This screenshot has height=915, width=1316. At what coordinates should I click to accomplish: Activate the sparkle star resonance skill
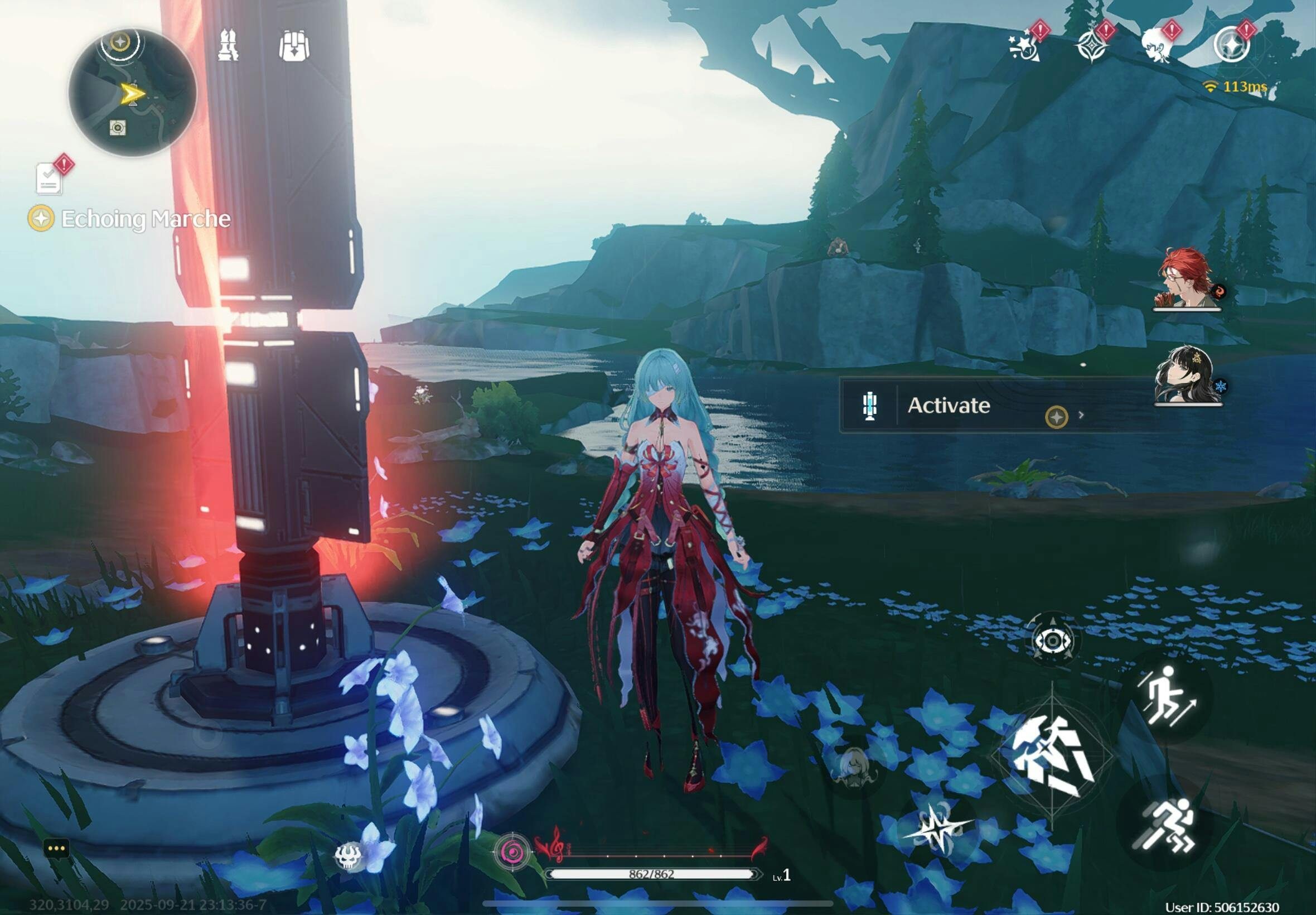point(938,827)
